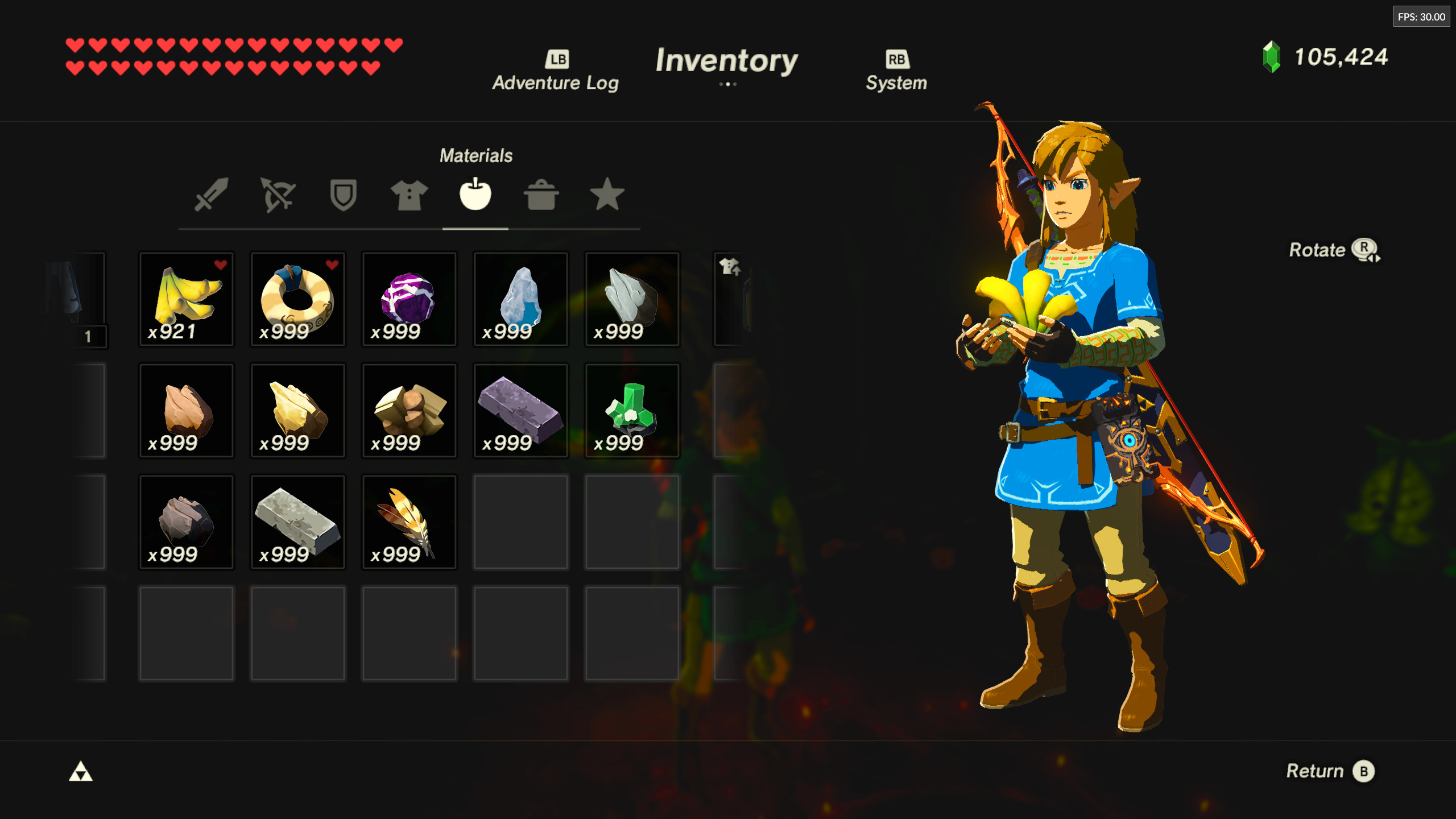The width and height of the screenshot is (1456, 819).
Task: Open the bow and arrows category icon
Action: [278, 195]
